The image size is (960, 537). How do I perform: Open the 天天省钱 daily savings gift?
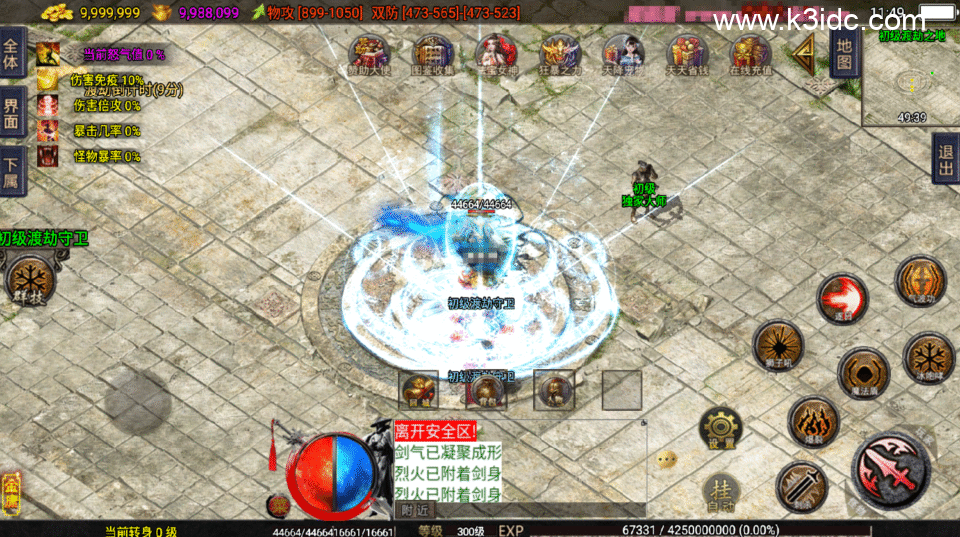(685, 54)
